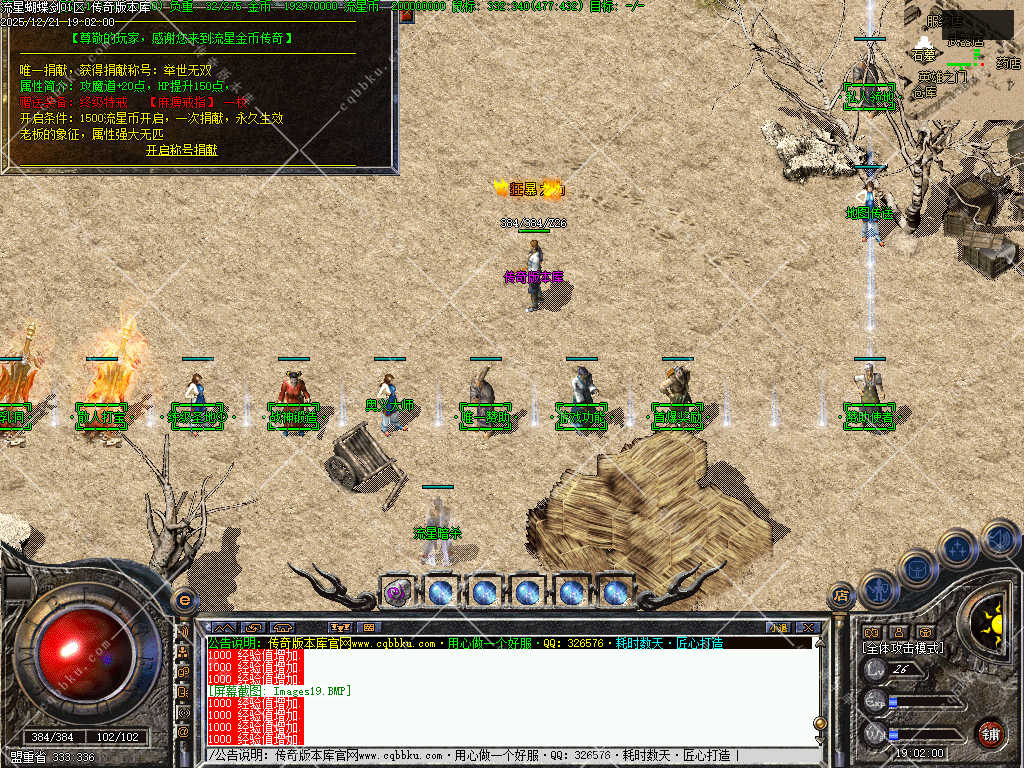
Task: Click the round e button beside chat
Action: (184, 600)
